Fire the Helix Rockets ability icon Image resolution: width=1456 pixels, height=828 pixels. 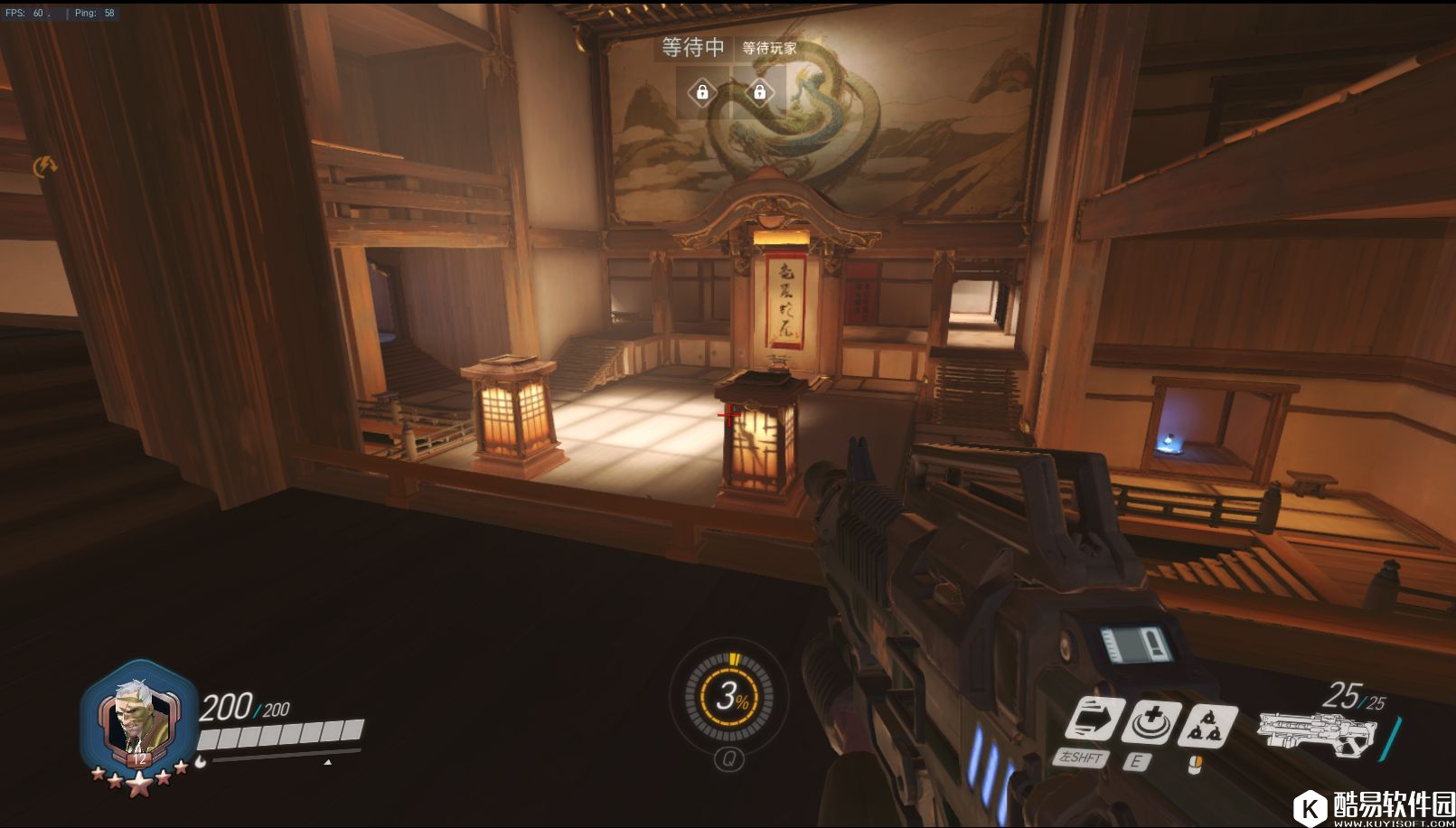1207,725
